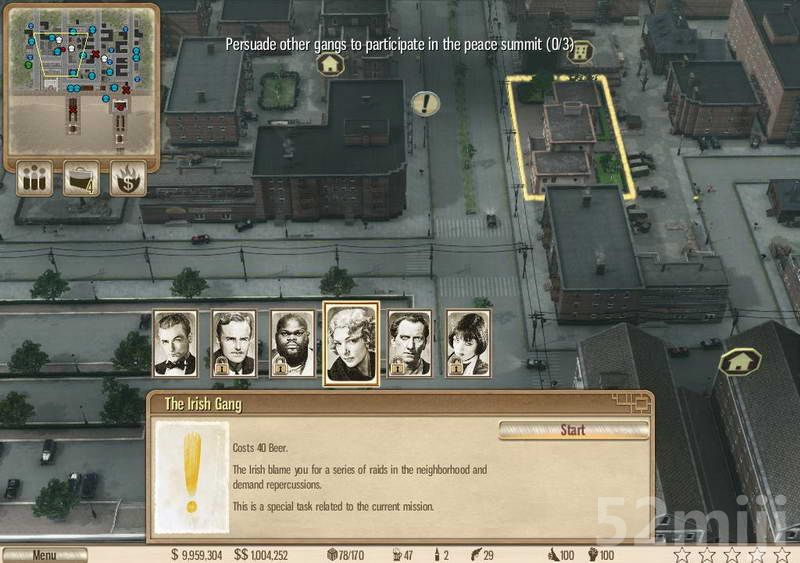Choose the bearded heavyset man portrait

pyautogui.click(x=292, y=343)
